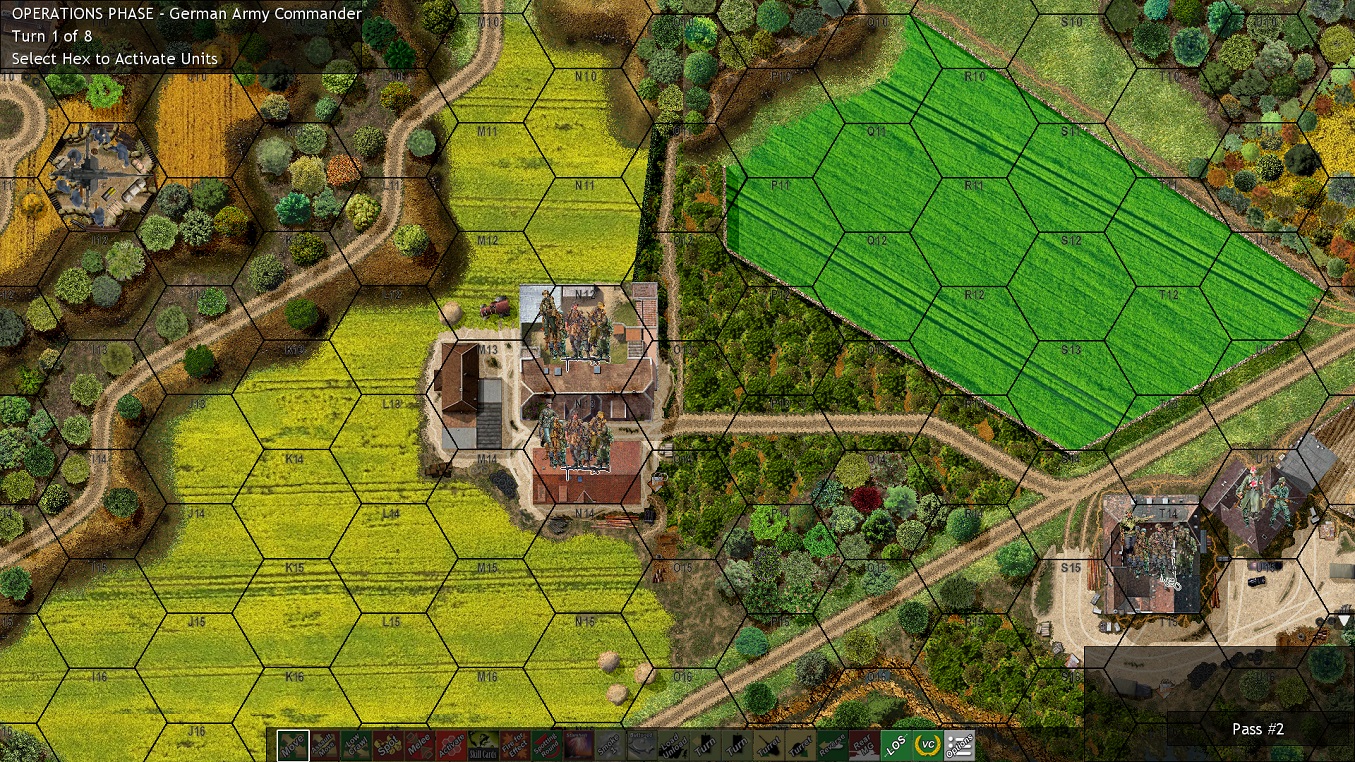Select the Turret rotation icon
1355x762 pixels.
(x=769, y=745)
